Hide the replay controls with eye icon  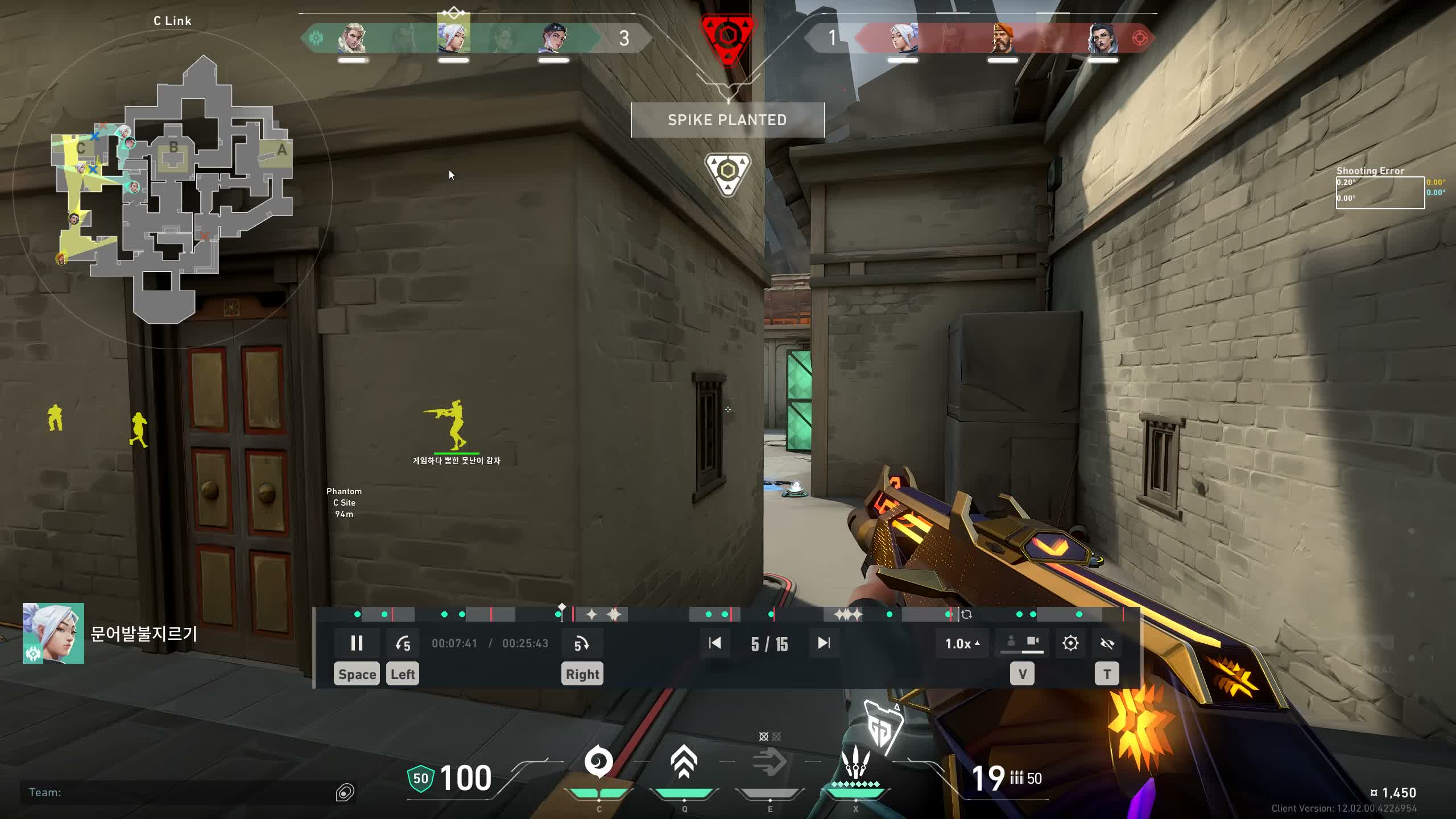[1107, 643]
